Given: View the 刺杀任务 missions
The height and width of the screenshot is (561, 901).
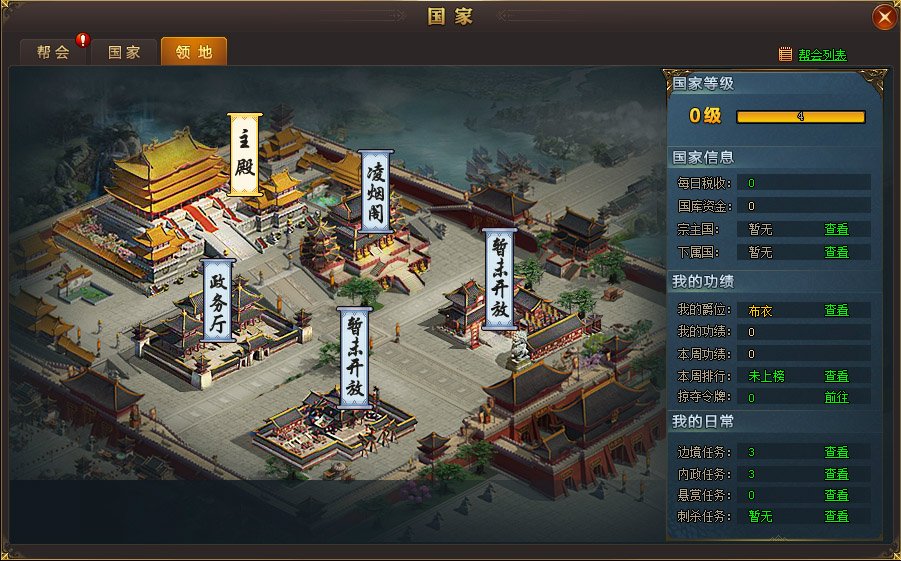Looking at the screenshot, I should 836,517.
